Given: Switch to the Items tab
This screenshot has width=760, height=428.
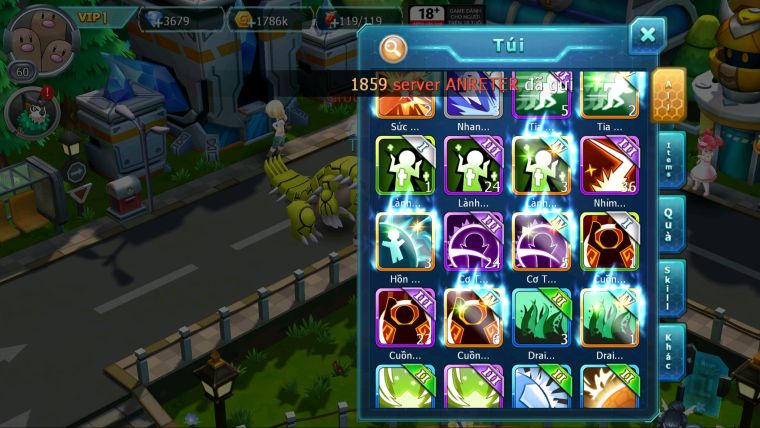Looking at the screenshot, I should click(669, 160).
